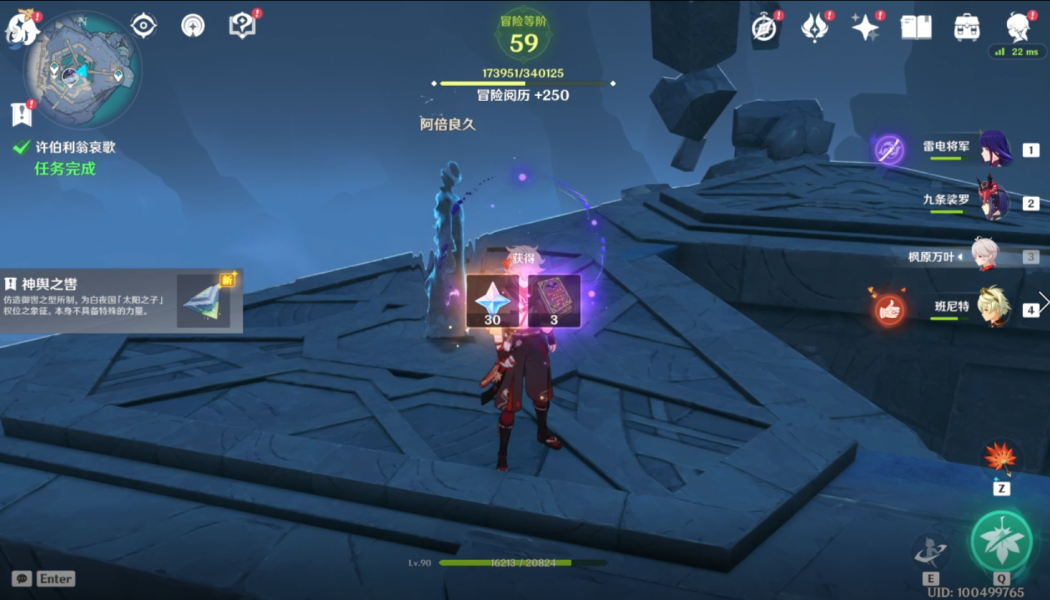Open the circular minimap
The width and height of the screenshot is (1050, 600).
[82, 68]
